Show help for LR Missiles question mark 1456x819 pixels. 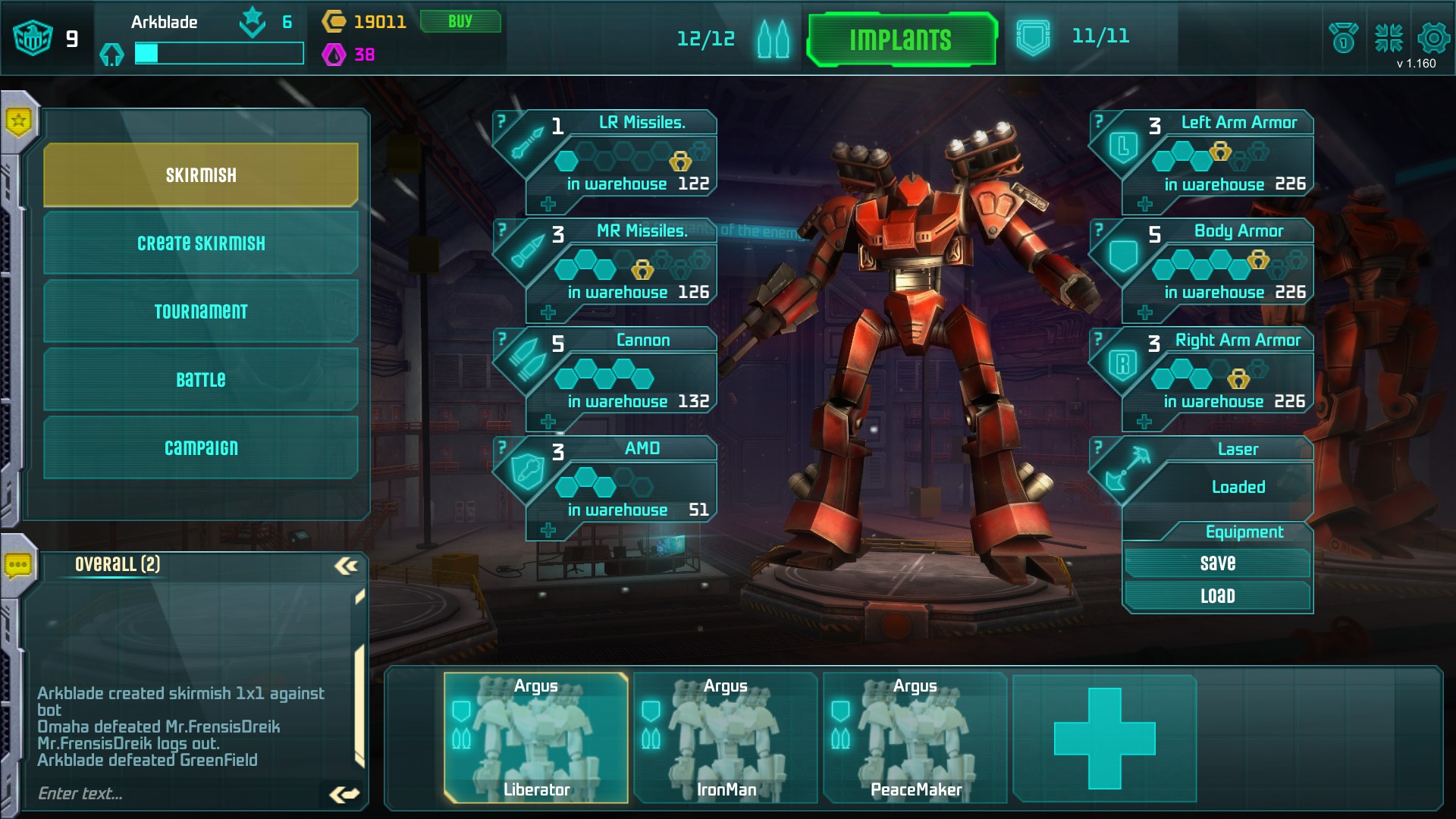coord(501,121)
